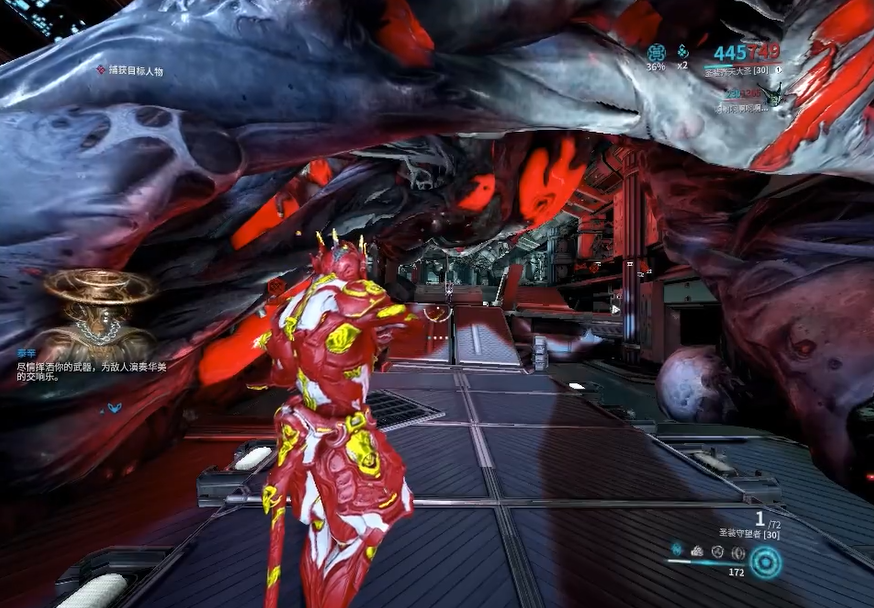Click the butterfly icon below the transmission text
874x608 pixels.
(114, 408)
